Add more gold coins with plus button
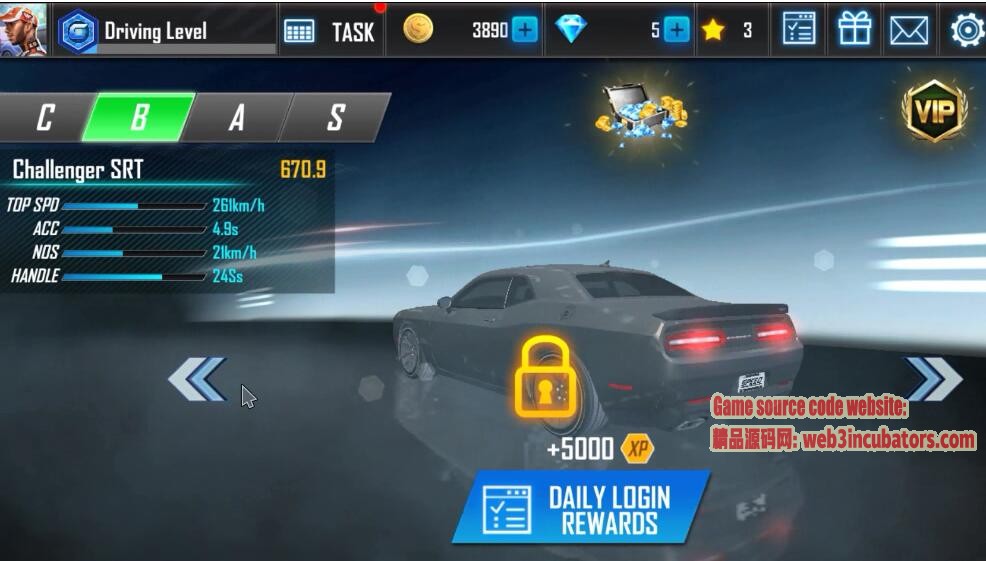Screen dimensions: 986x561 pos(525,30)
